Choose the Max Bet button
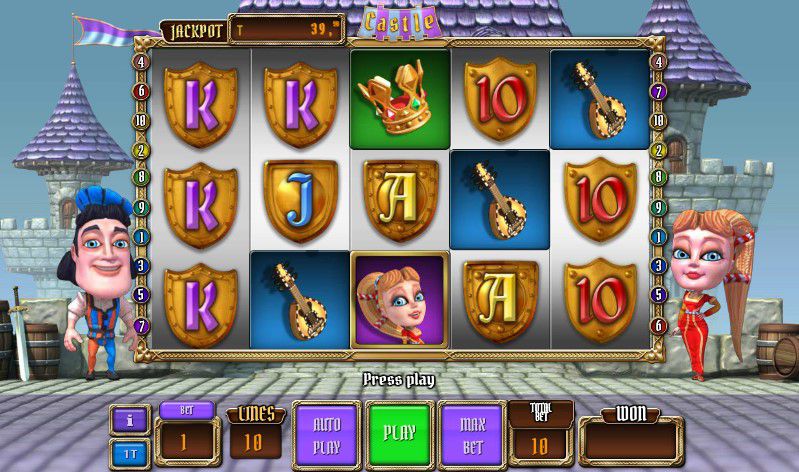799x472 pixels. (472, 435)
